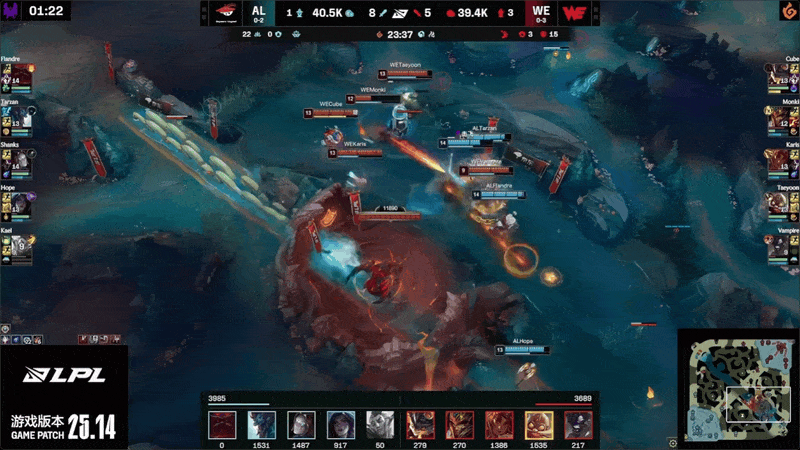Click the WE team logo in scoreboard
Viewport: 800px width, 450px height.
coord(574,13)
